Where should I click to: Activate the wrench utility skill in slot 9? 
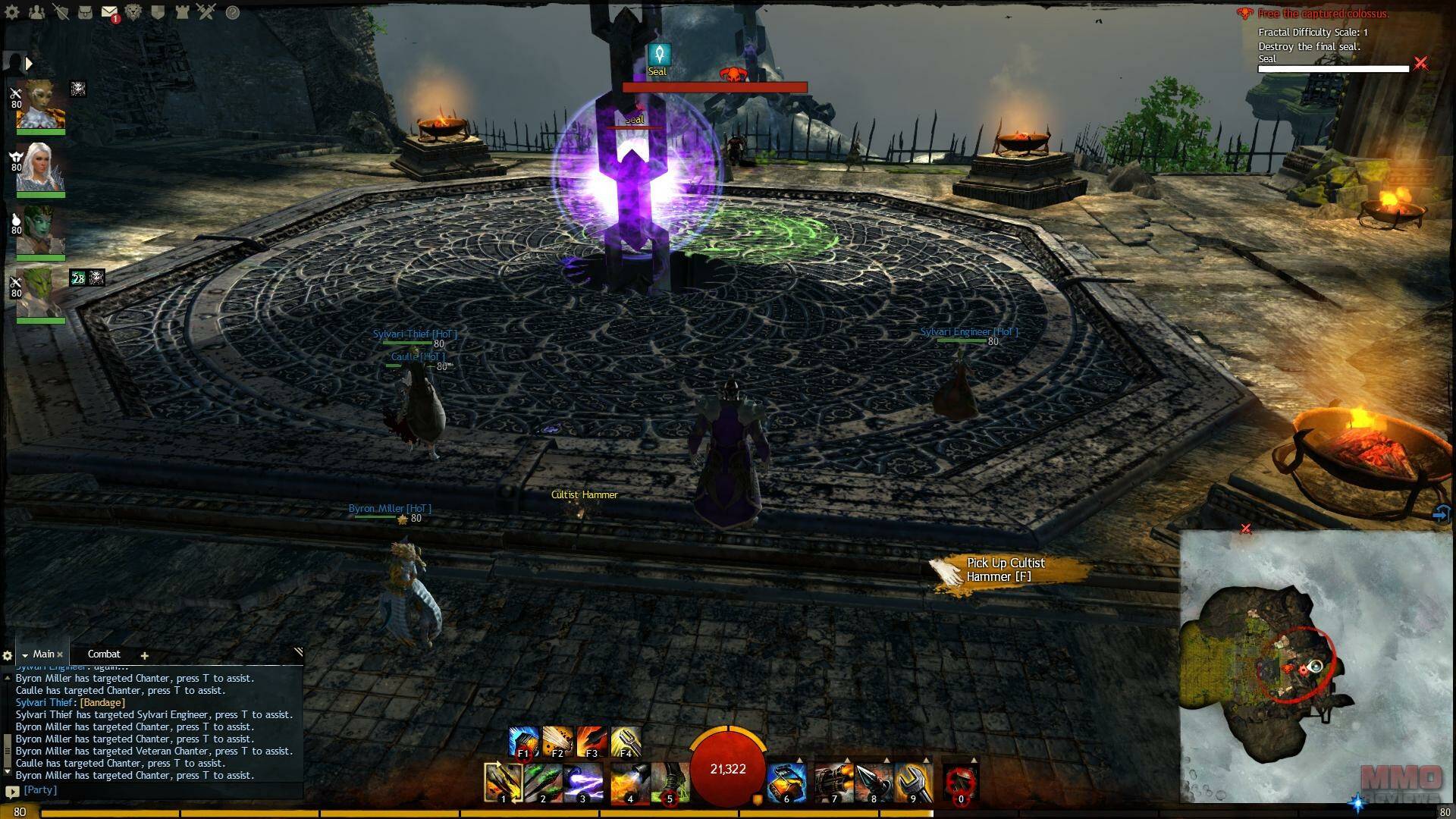coord(912,782)
